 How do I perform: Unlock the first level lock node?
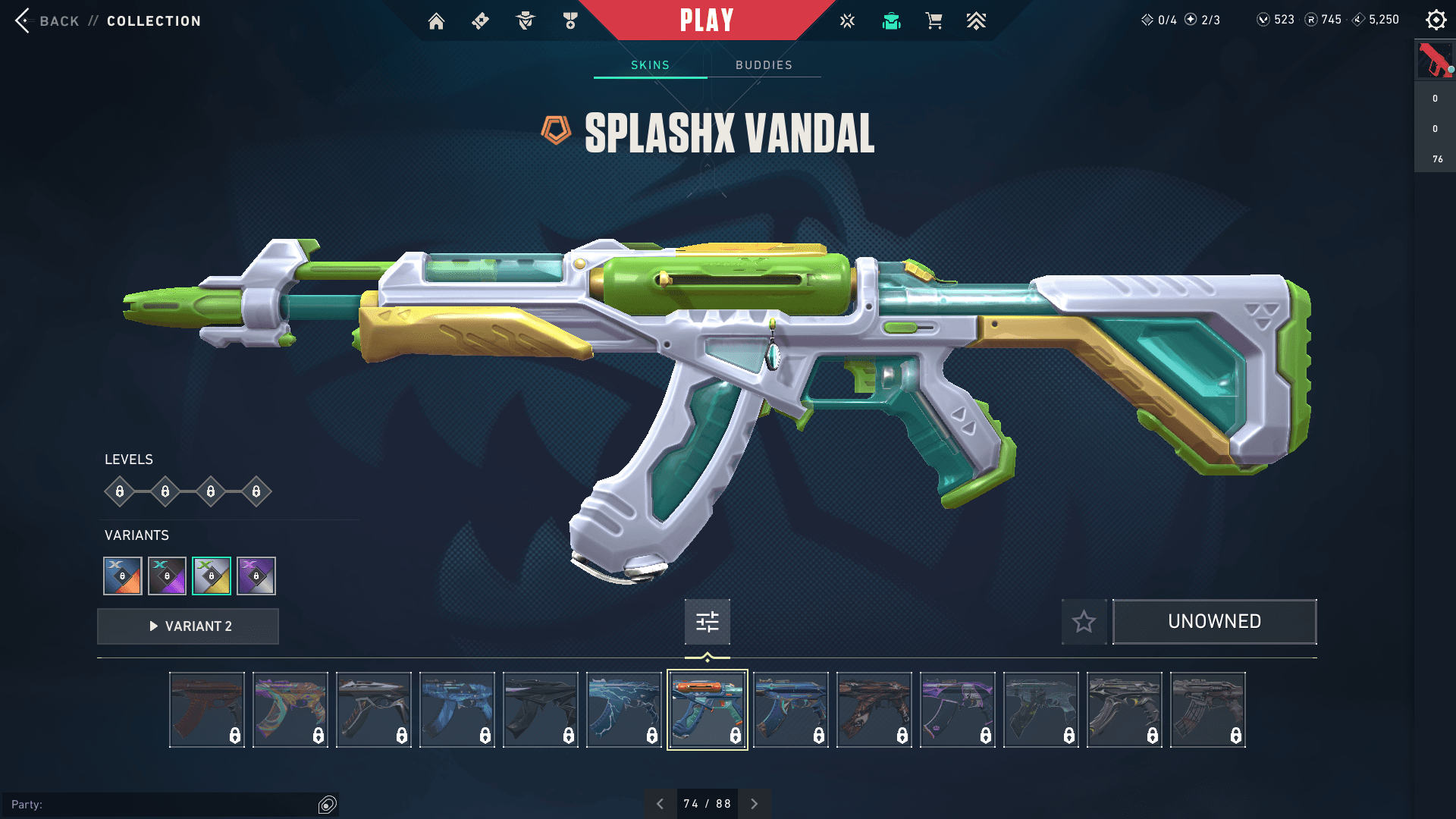[x=118, y=491]
